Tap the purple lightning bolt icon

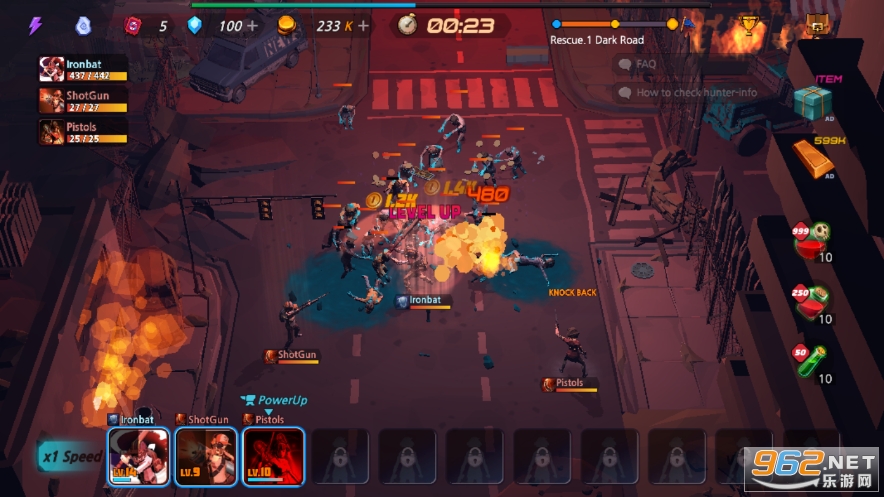[35, 26]
